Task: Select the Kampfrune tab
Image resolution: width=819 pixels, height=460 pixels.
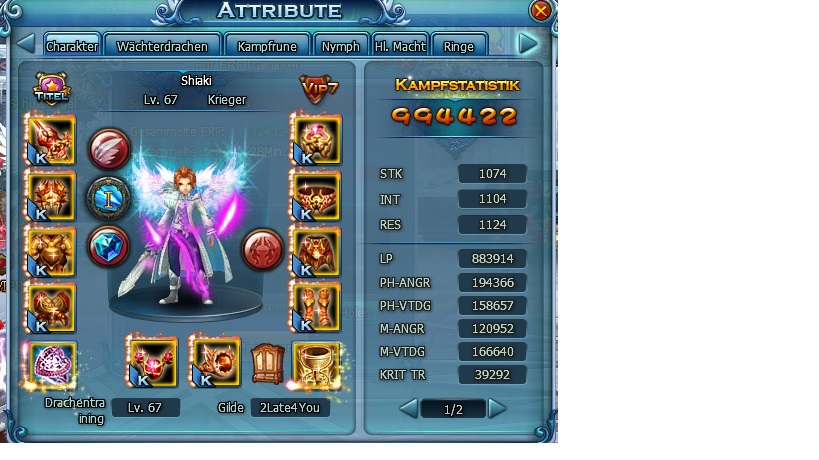Action: click(268, 46)
